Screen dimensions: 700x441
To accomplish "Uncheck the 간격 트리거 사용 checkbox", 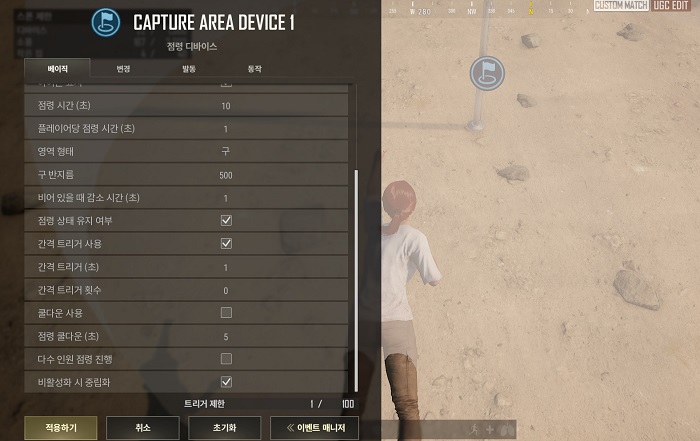I will click(x=226, y=243).
